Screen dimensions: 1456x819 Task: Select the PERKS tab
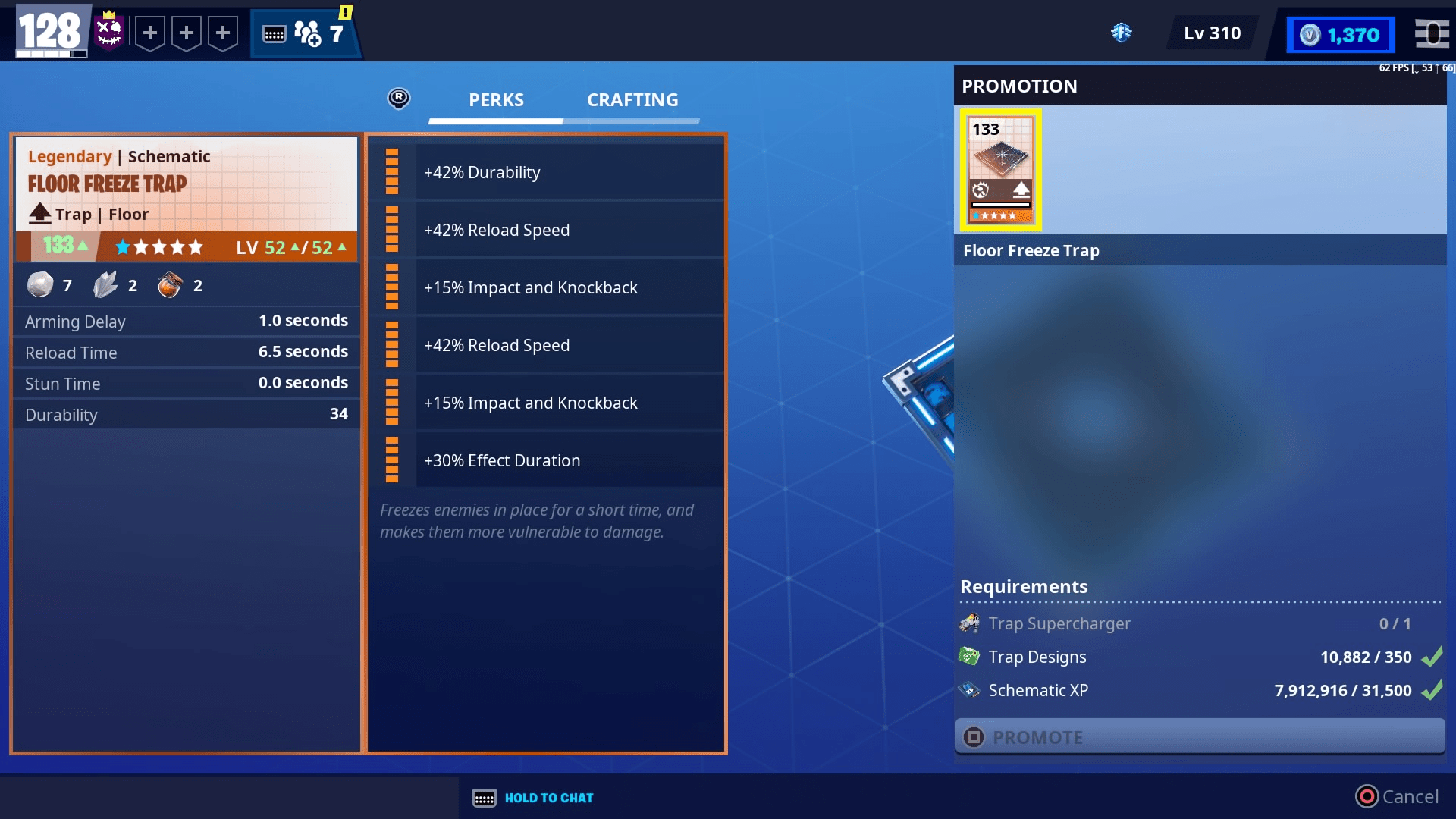pyautogui.click(x=495, y=99)
